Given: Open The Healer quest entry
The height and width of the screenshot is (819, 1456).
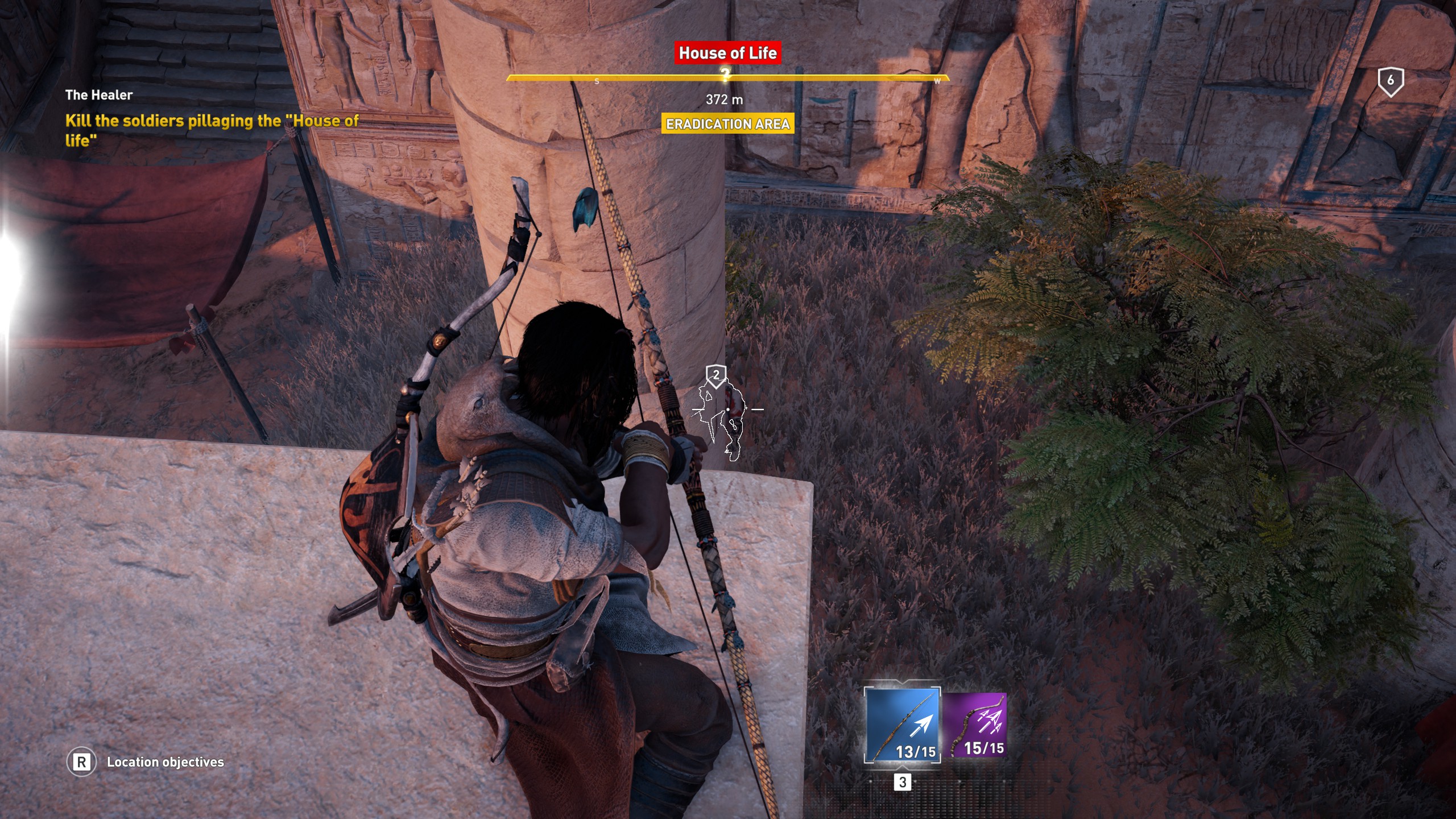Looking at the screenshot, I should (x=100, y=95).
